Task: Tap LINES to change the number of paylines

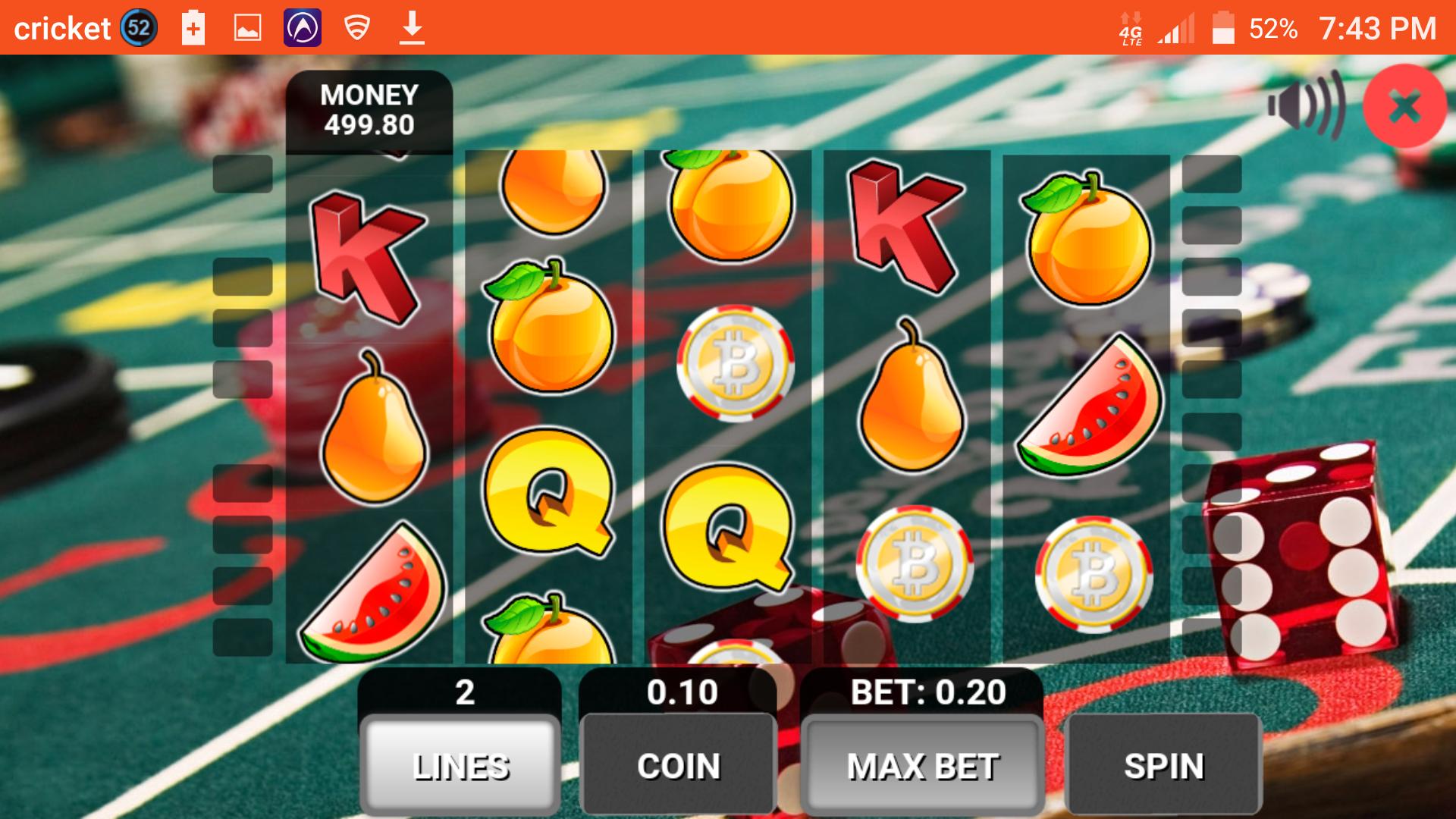Action: tap(460, 766)
